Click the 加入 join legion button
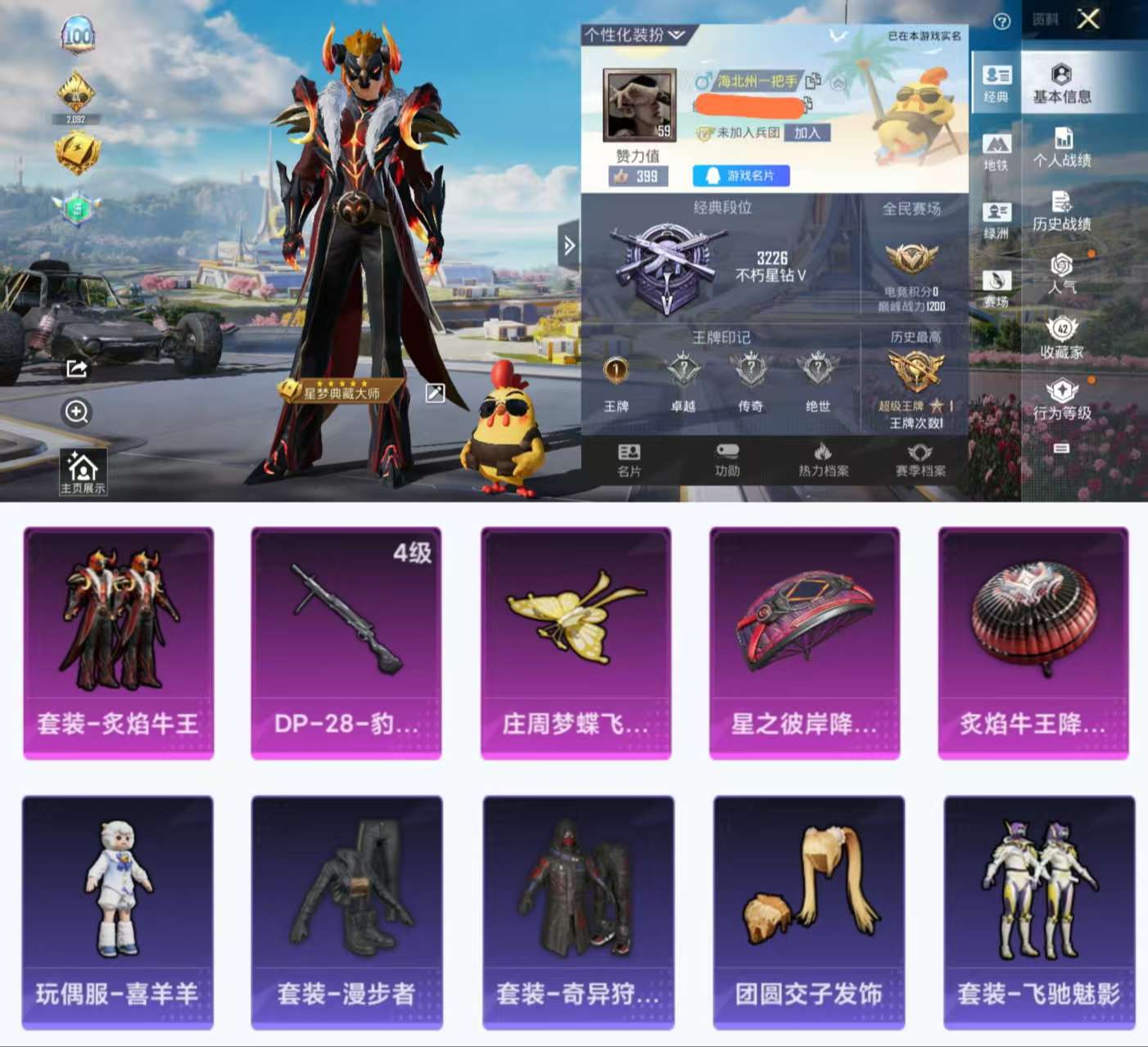Screen dimensions: 1148x1047 tap(807, 134)
